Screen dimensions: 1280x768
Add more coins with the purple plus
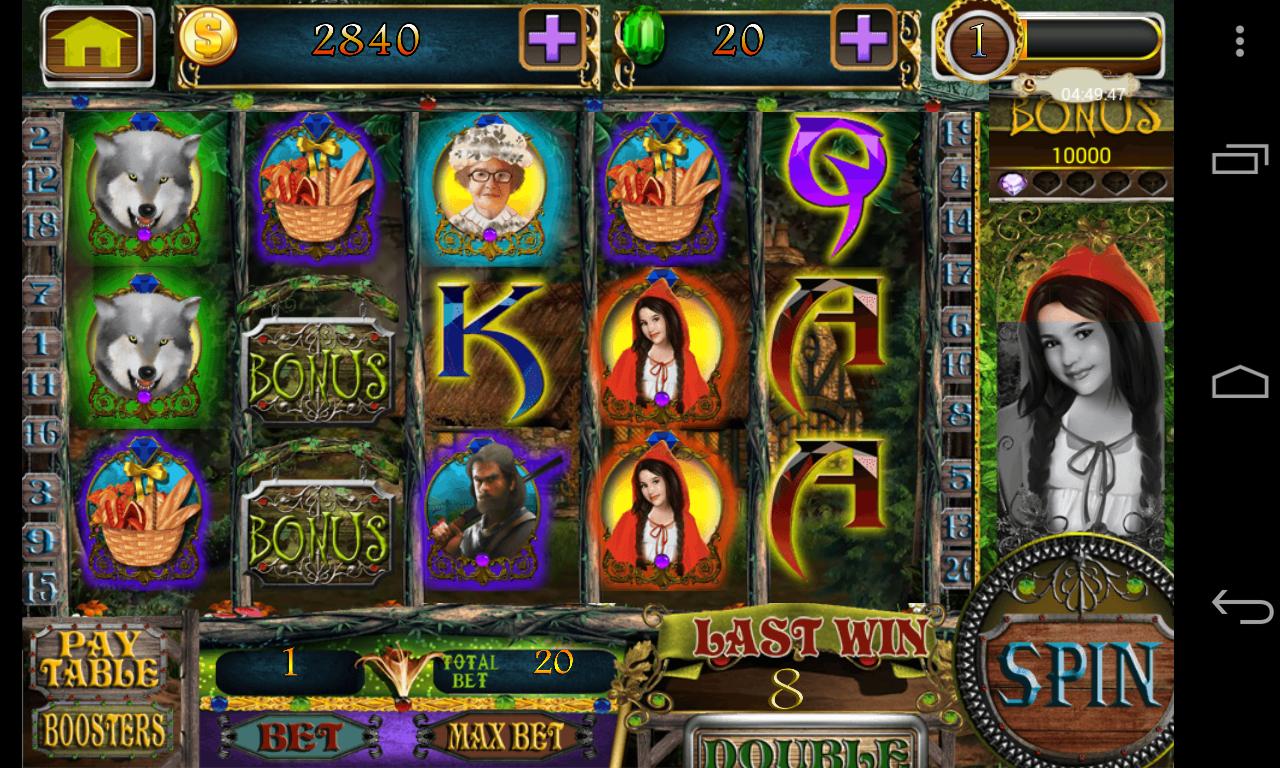coord(552,41)
